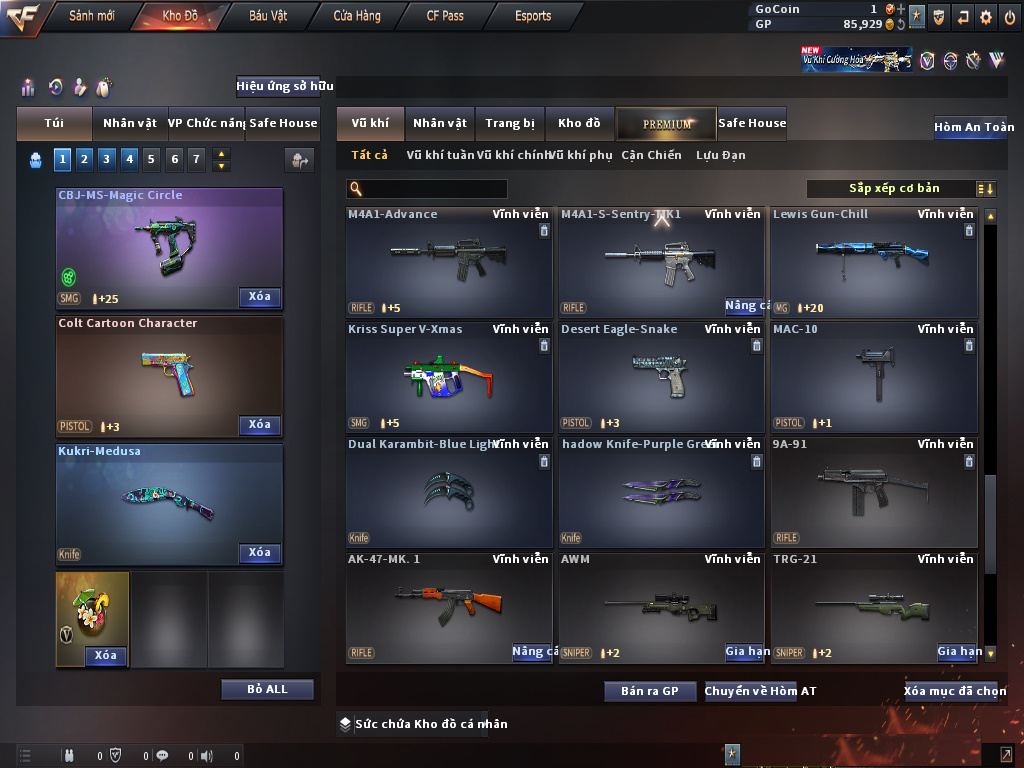Click the Bán ra GP button
1024x768 pixels.
(x=649, y=691)
